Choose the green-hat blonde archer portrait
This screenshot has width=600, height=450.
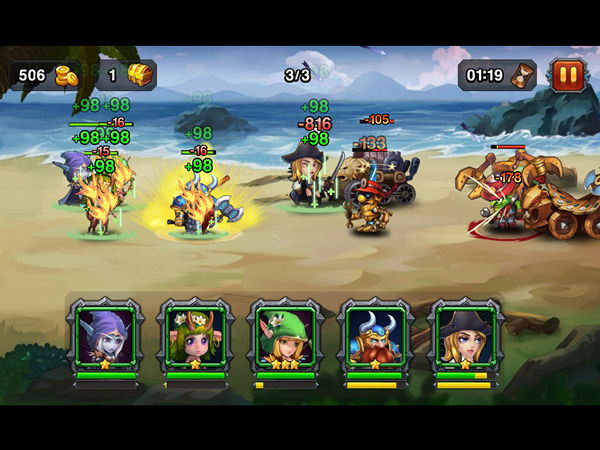[285, 338]
